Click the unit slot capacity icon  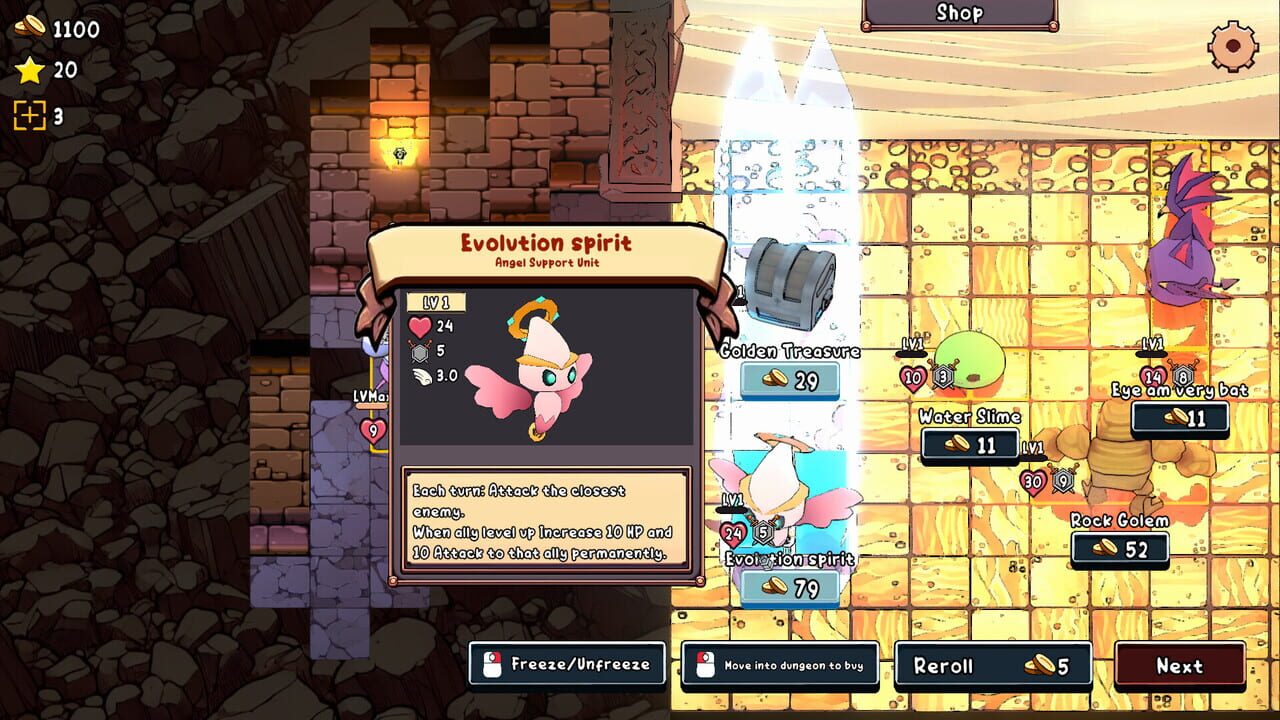pos(29,114)
